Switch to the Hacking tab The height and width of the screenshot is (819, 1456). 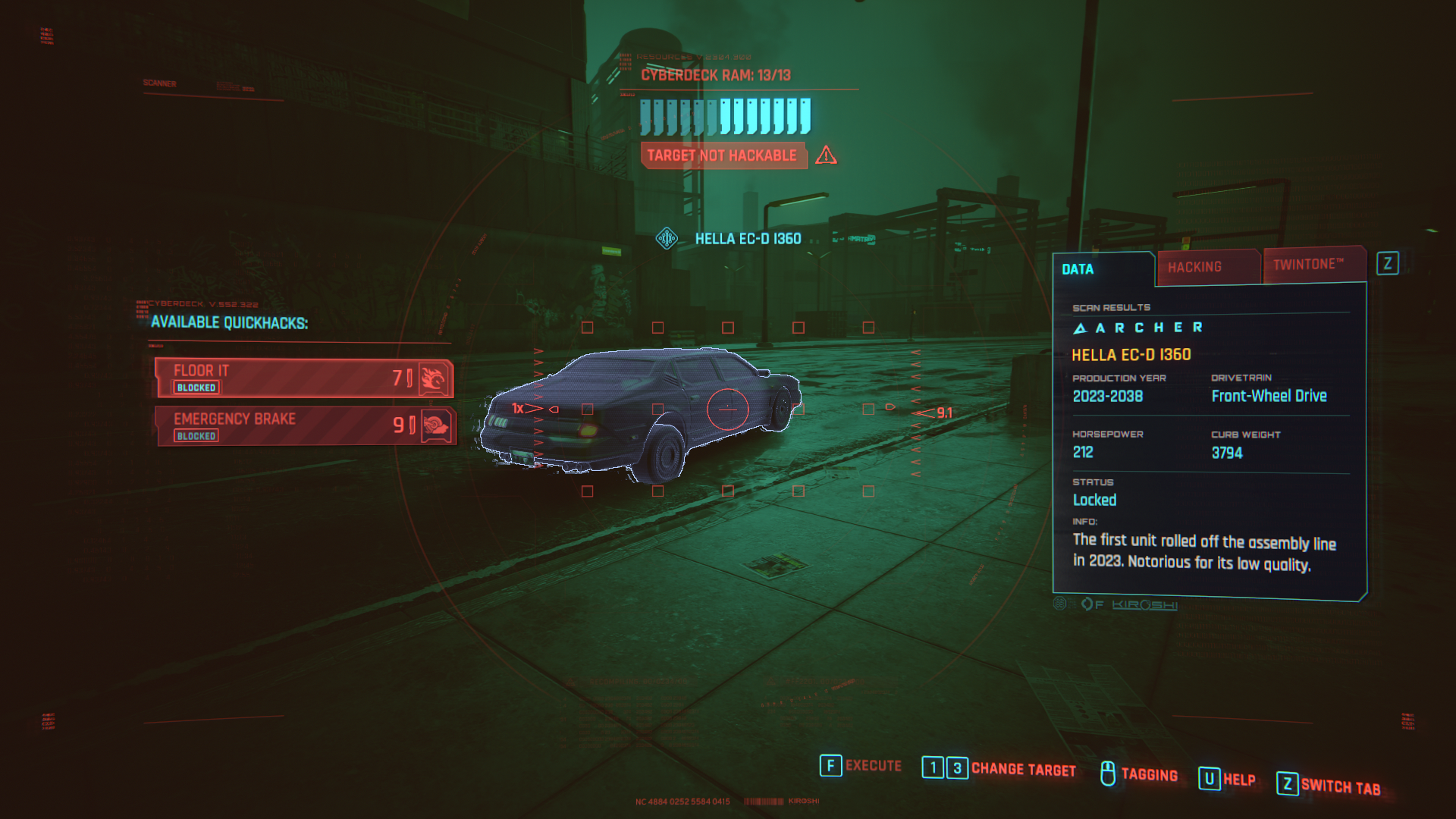1206,268
